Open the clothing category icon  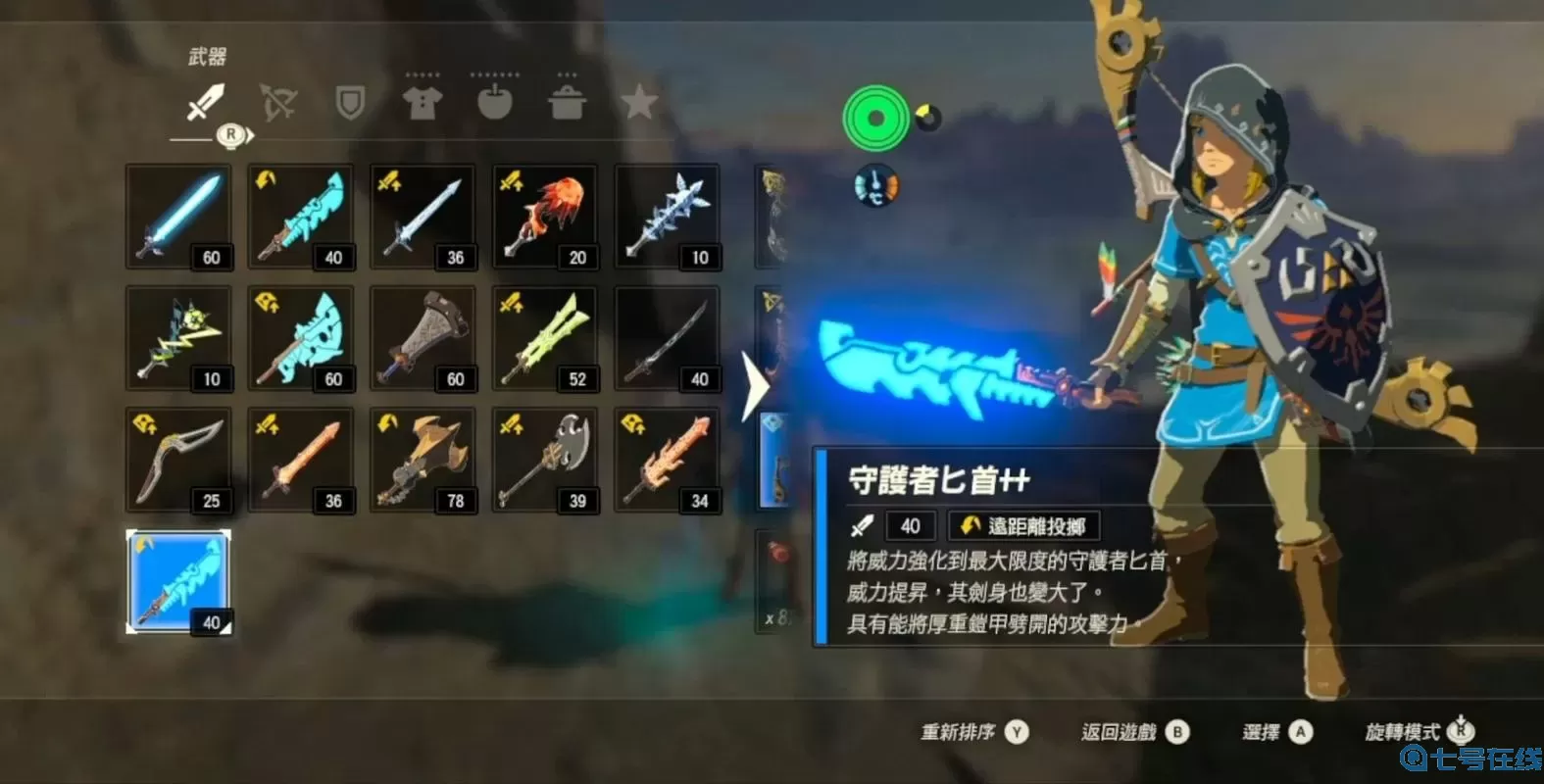click(423, 105)
